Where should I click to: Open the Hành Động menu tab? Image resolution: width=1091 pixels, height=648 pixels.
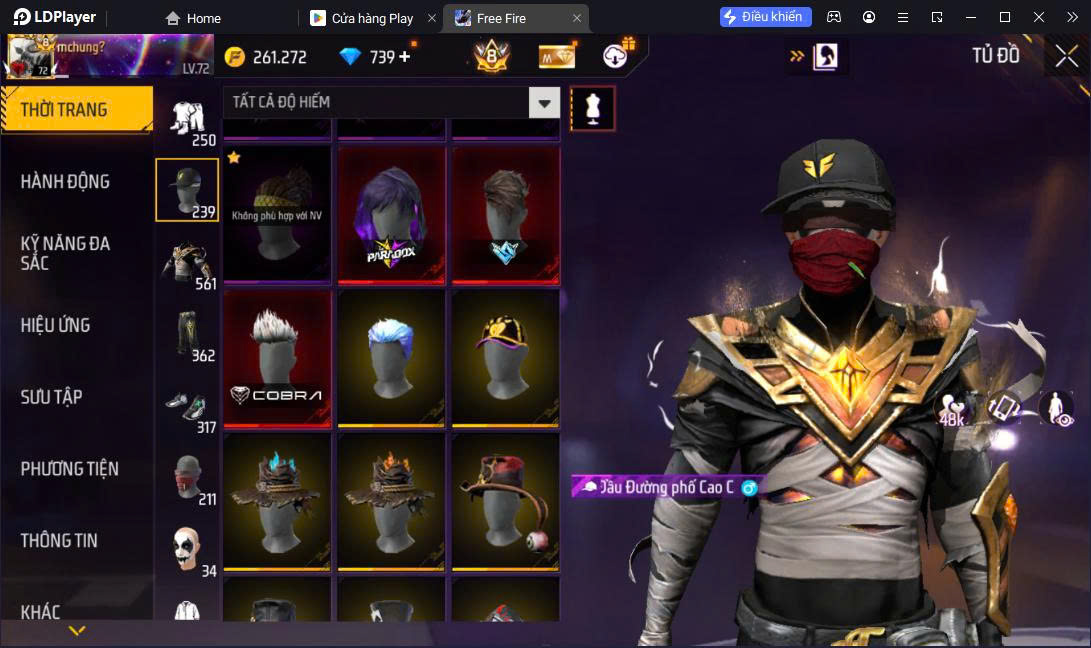pos(66,181)
